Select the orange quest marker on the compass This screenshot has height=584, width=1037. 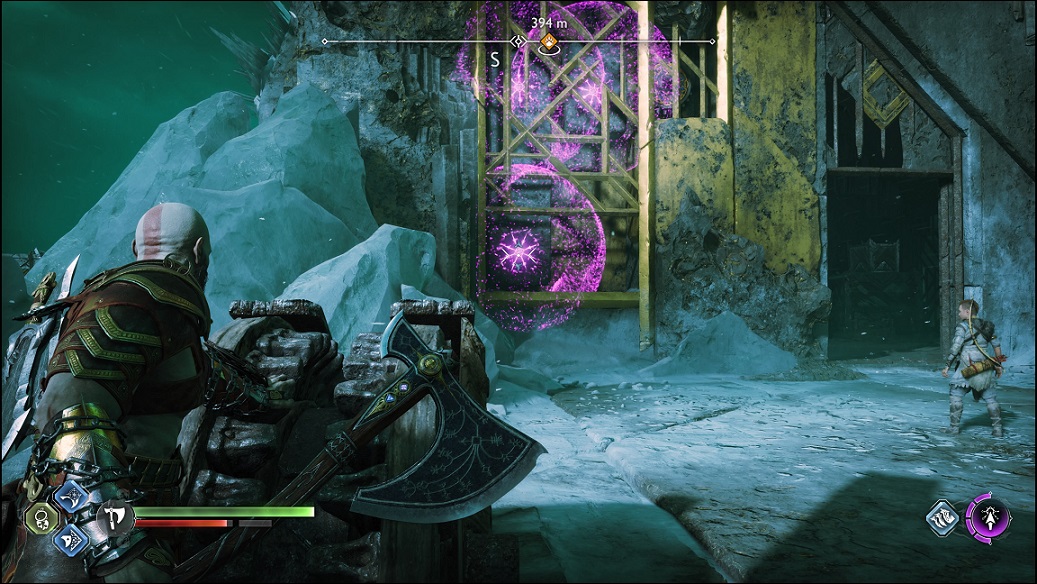pyautogui.click(x=547, y=43)
